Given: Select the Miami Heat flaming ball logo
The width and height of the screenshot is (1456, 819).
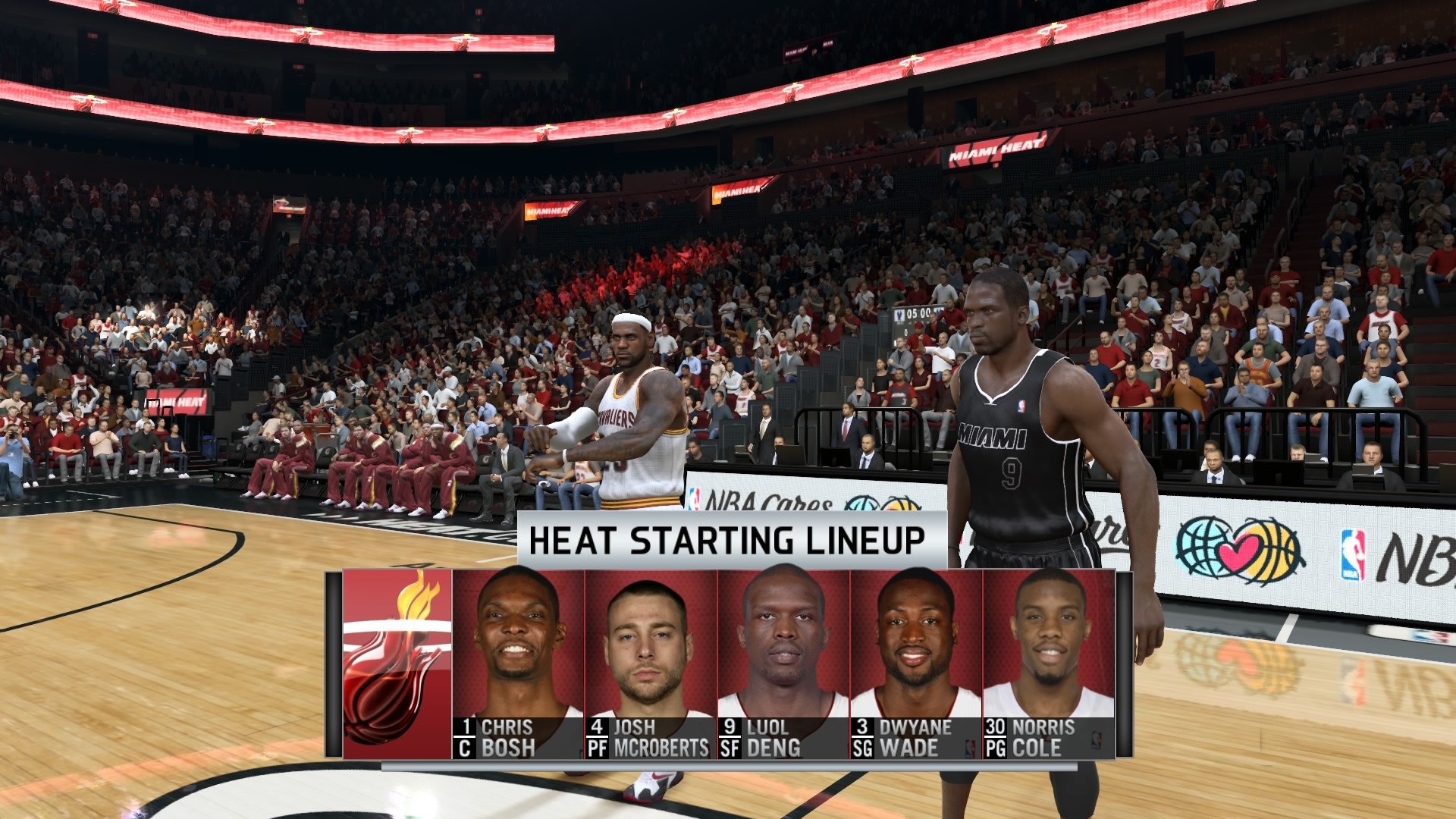Looking at the screenshot, I should click(397, 667).
